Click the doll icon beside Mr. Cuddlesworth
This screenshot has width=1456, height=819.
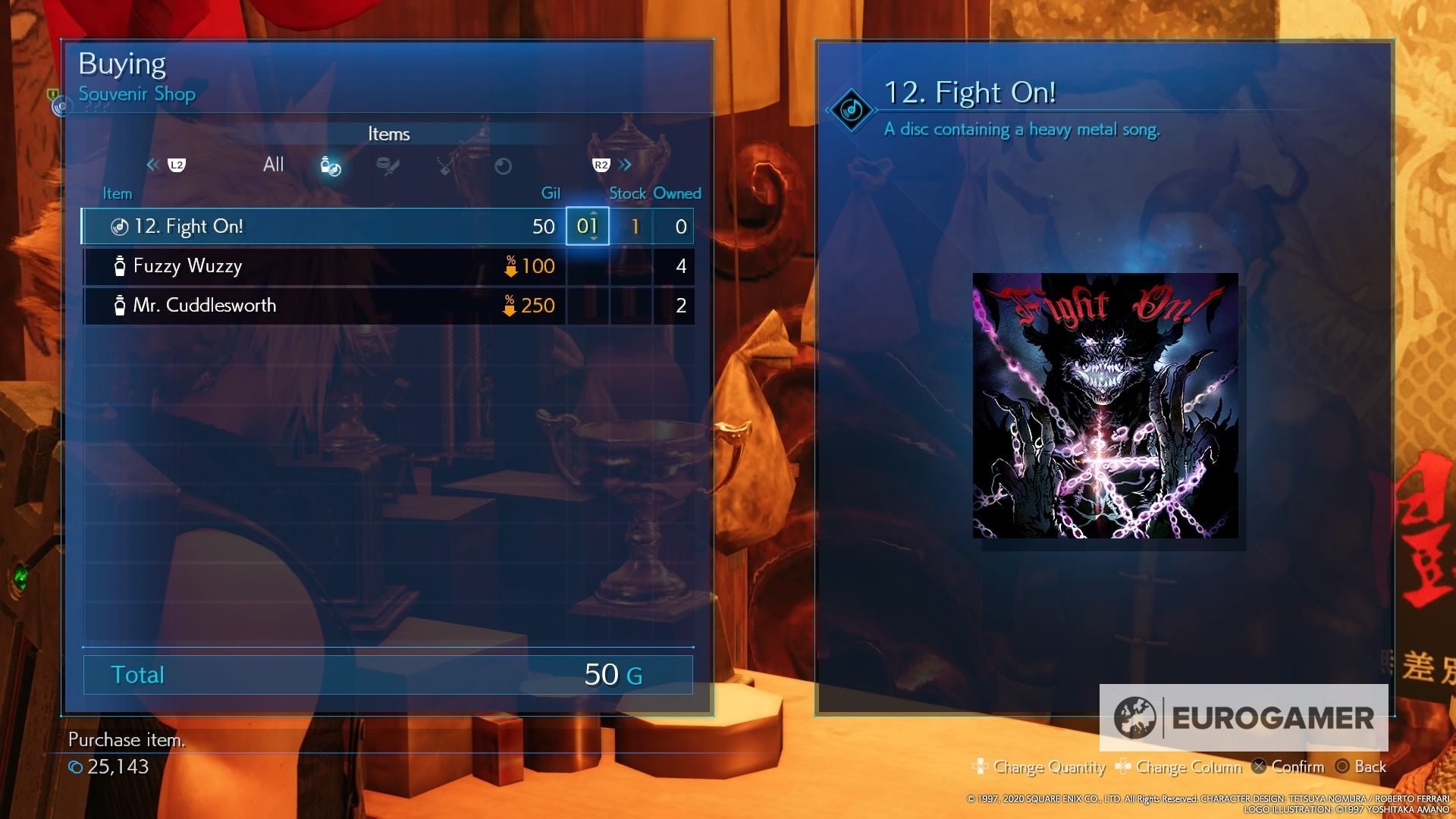[x=119, y=305]
